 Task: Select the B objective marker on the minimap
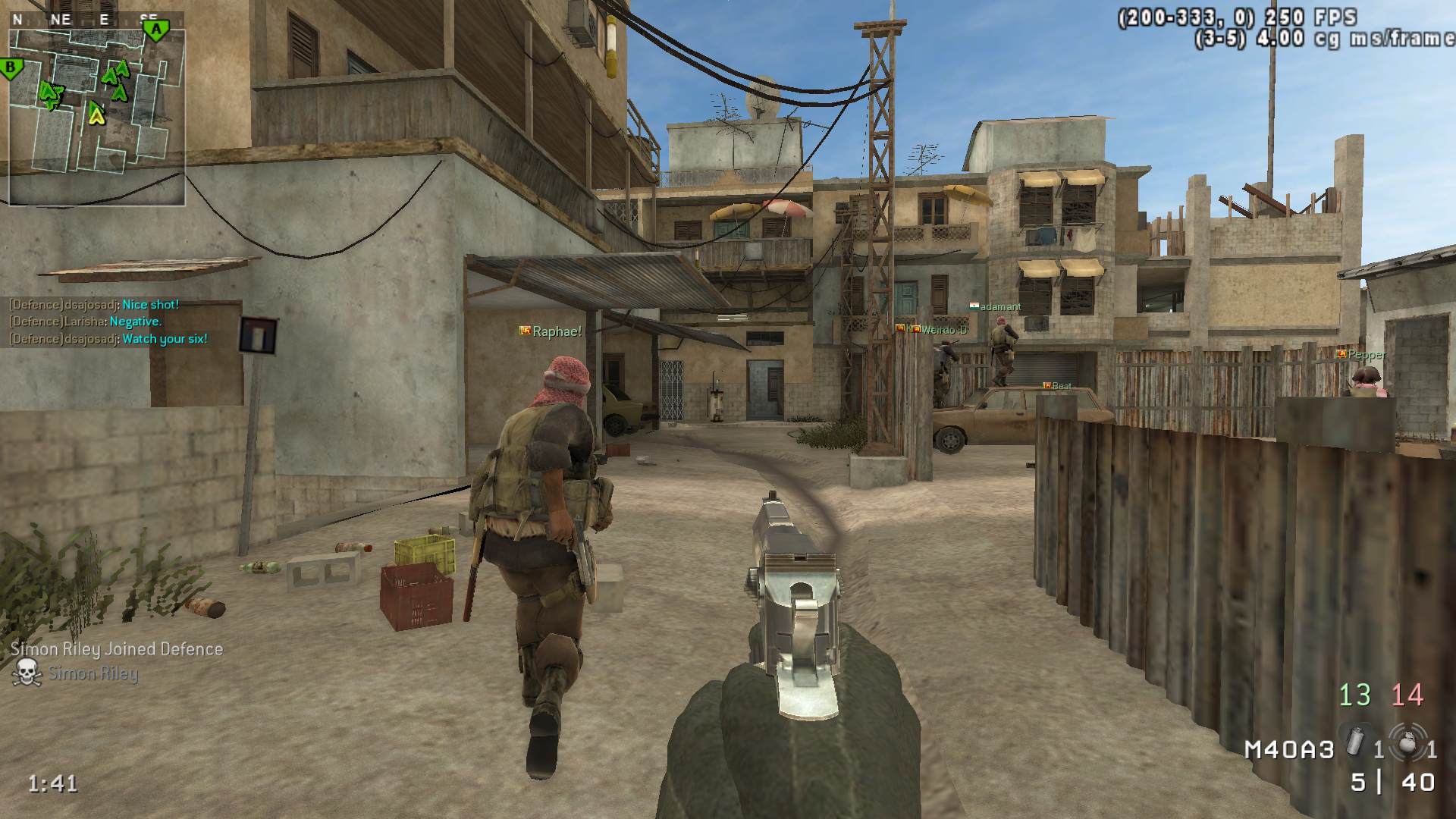point(11,68)
